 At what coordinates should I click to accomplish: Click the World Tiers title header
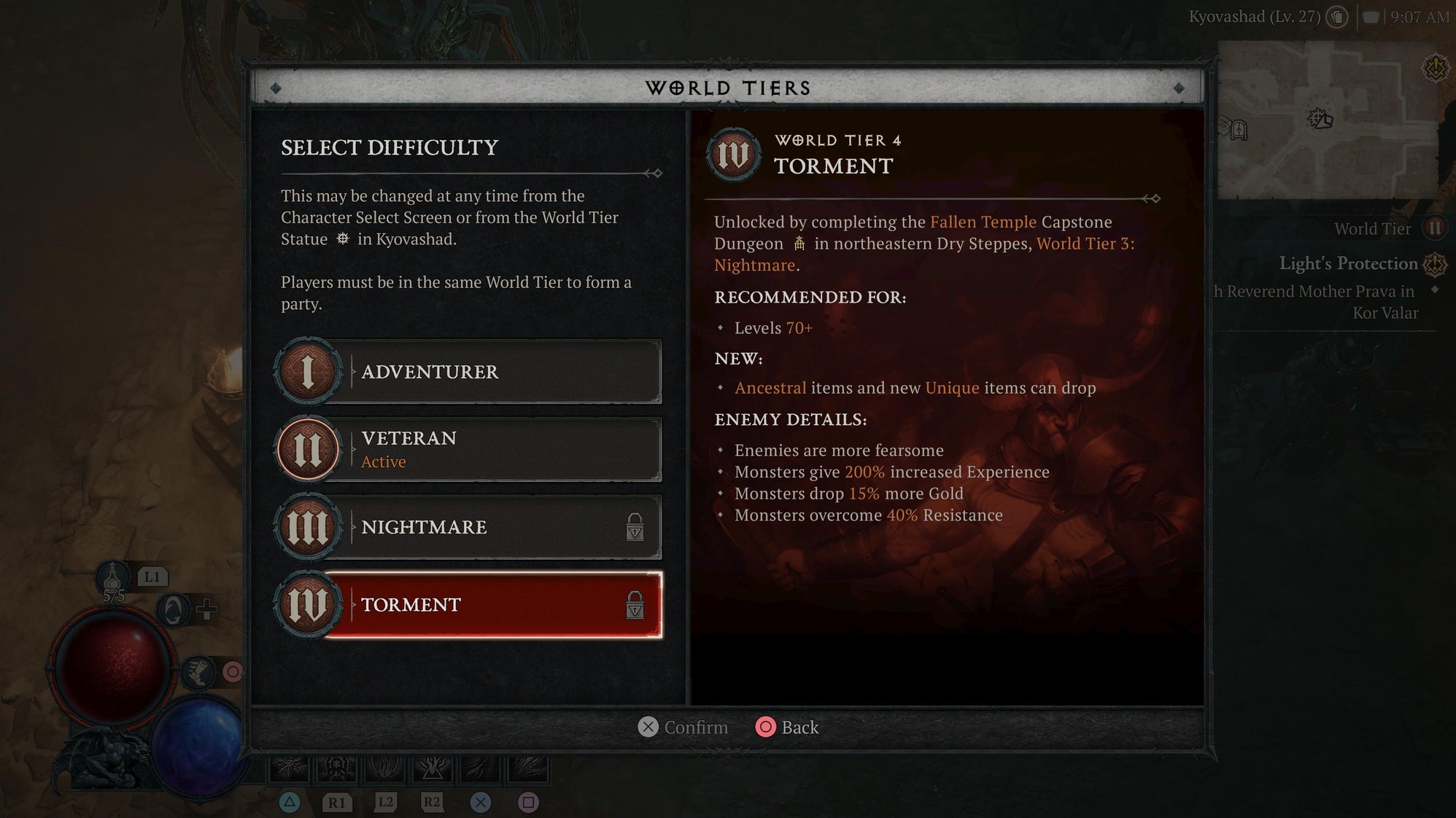(727, 87)
